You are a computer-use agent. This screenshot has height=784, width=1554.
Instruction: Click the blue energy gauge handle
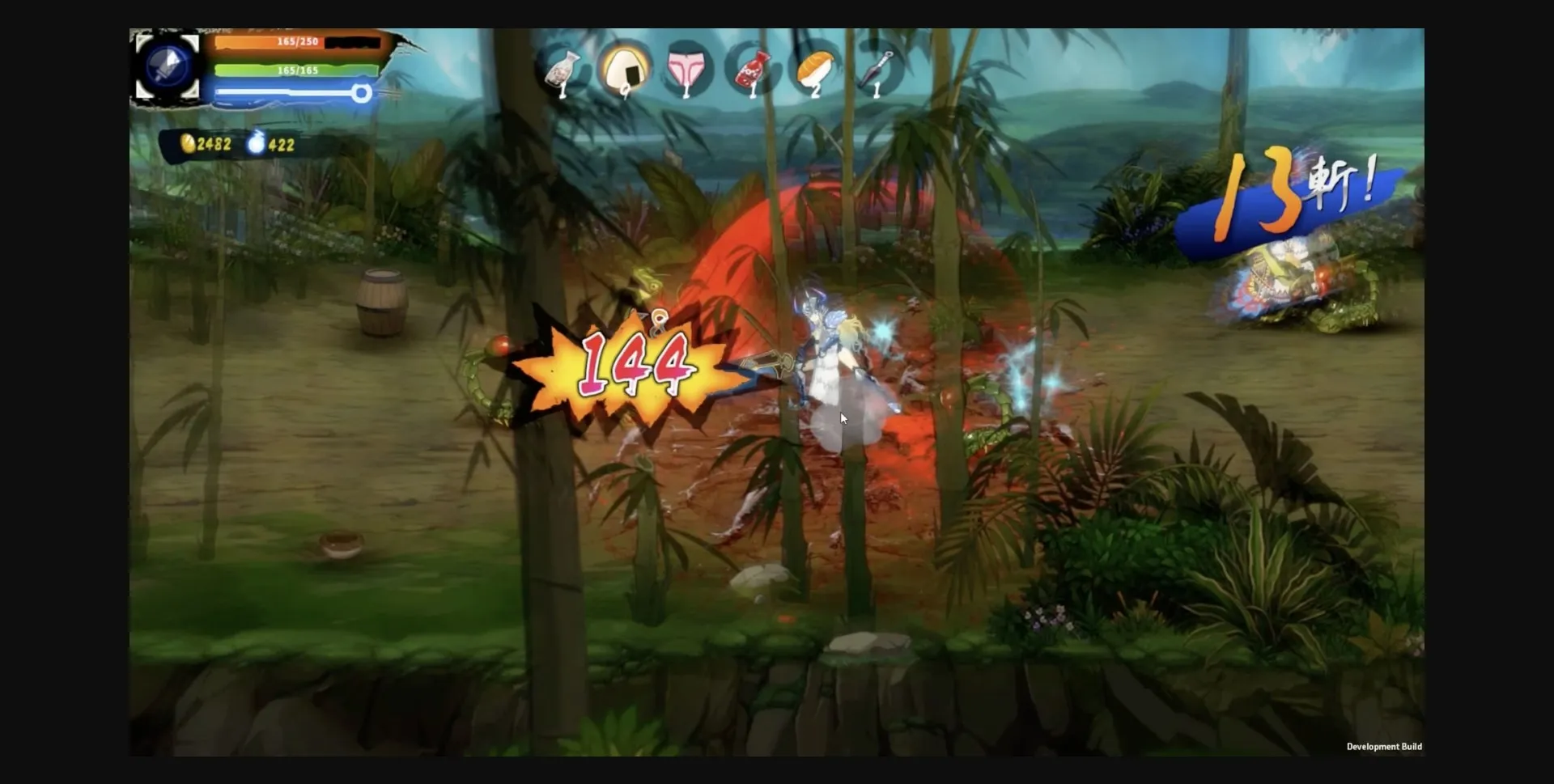point(362,93)
